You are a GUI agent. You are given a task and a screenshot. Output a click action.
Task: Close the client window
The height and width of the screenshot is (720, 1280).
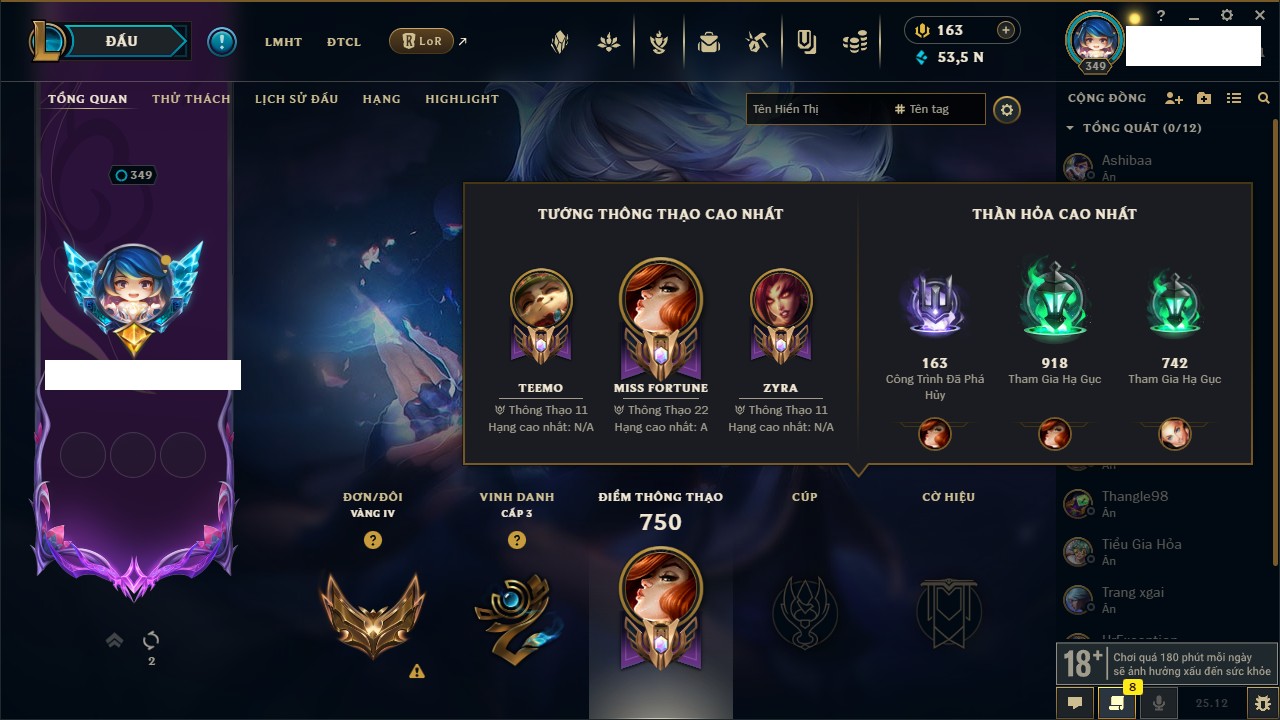pos(1257,16)
